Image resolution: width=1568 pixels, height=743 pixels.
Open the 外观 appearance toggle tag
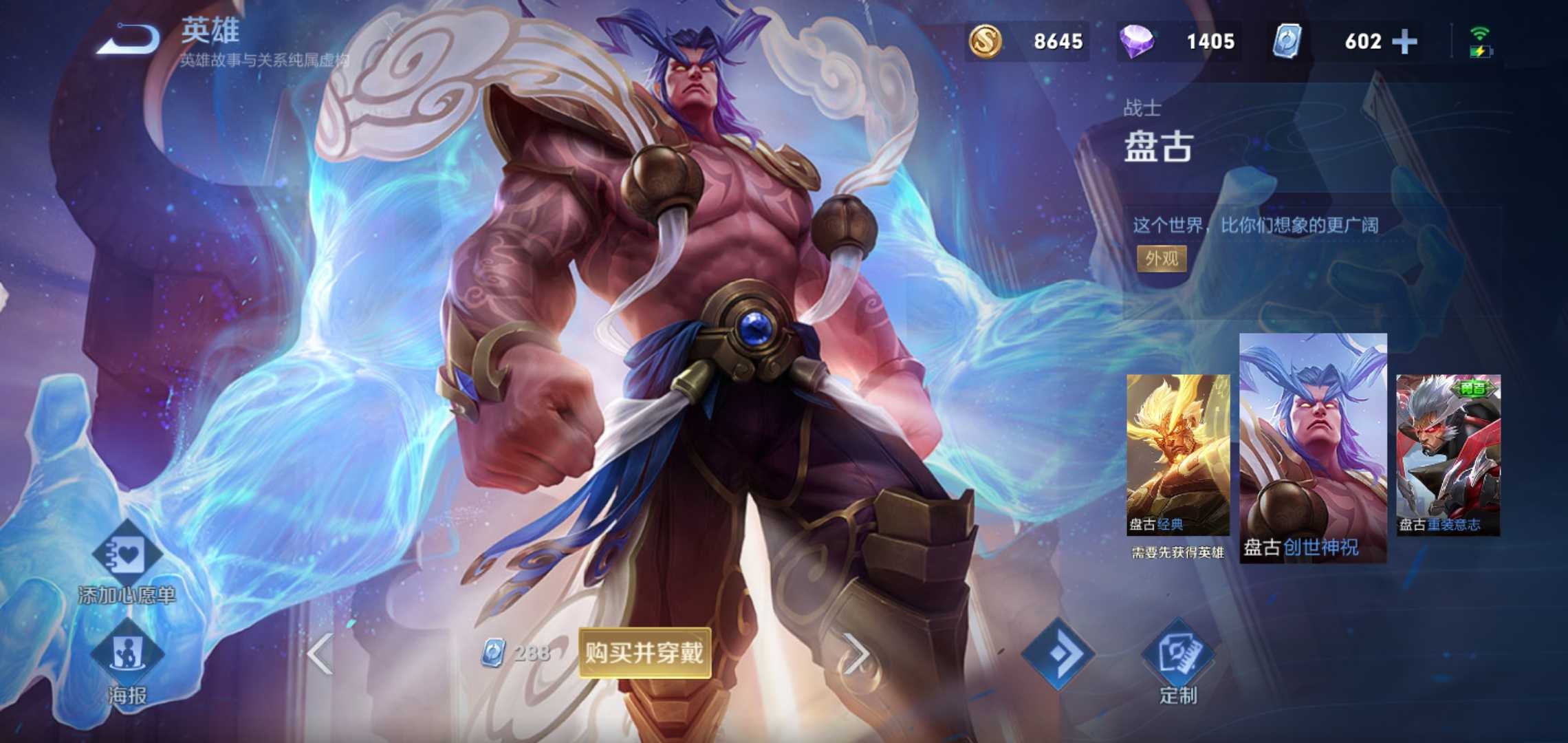tap(1162, 260)
